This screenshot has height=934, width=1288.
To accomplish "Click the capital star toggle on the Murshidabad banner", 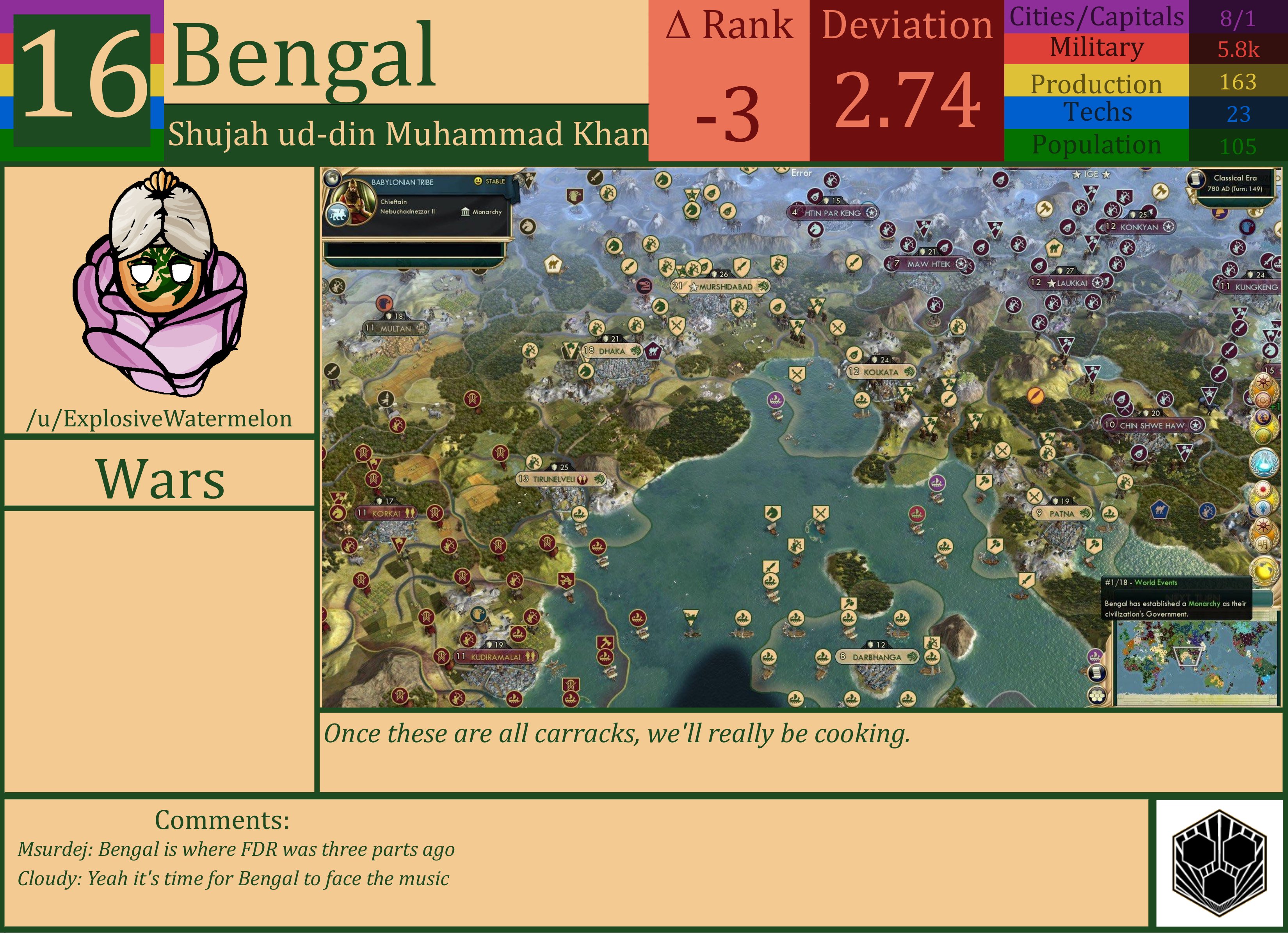I will tap(694, 287).
